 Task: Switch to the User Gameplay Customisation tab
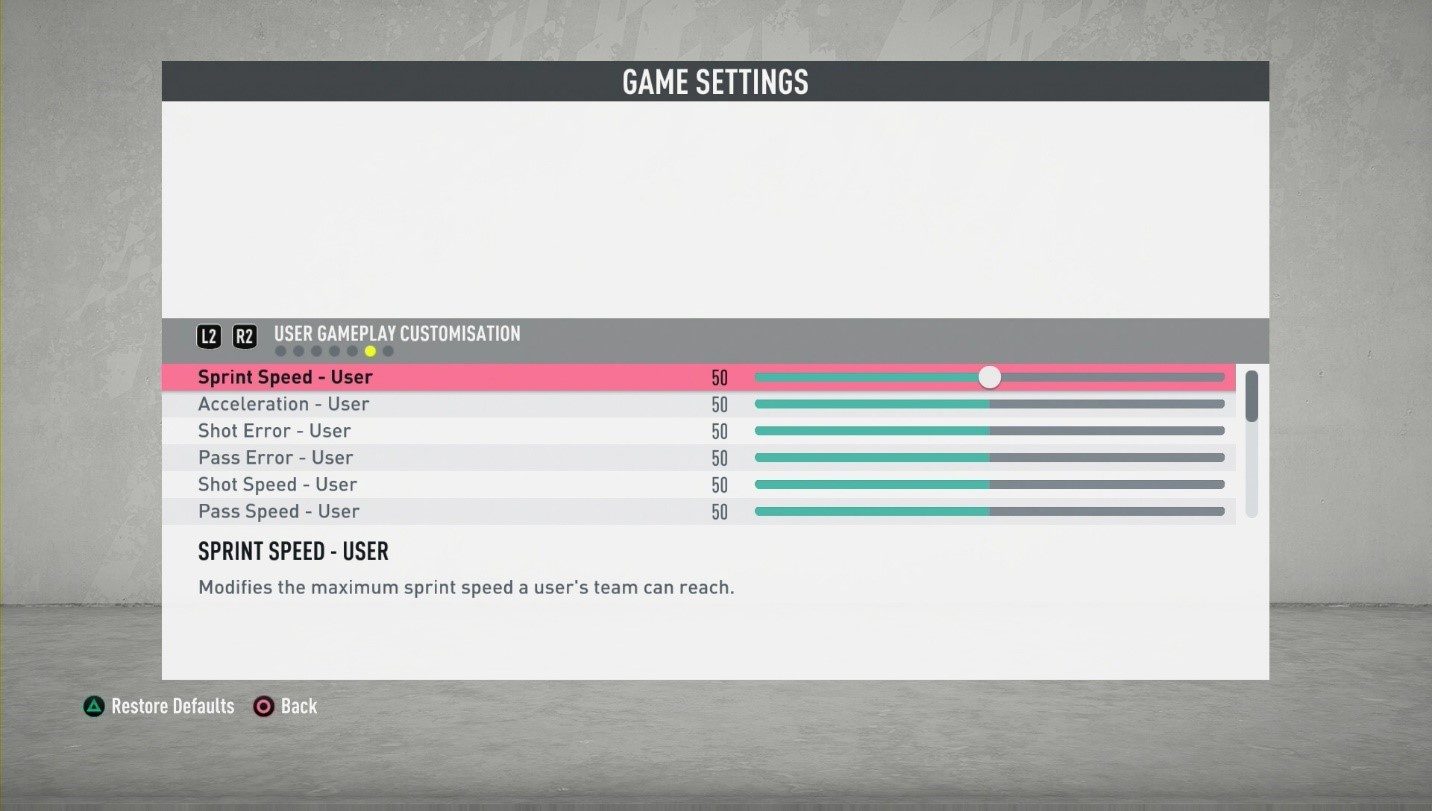(395, 335)
